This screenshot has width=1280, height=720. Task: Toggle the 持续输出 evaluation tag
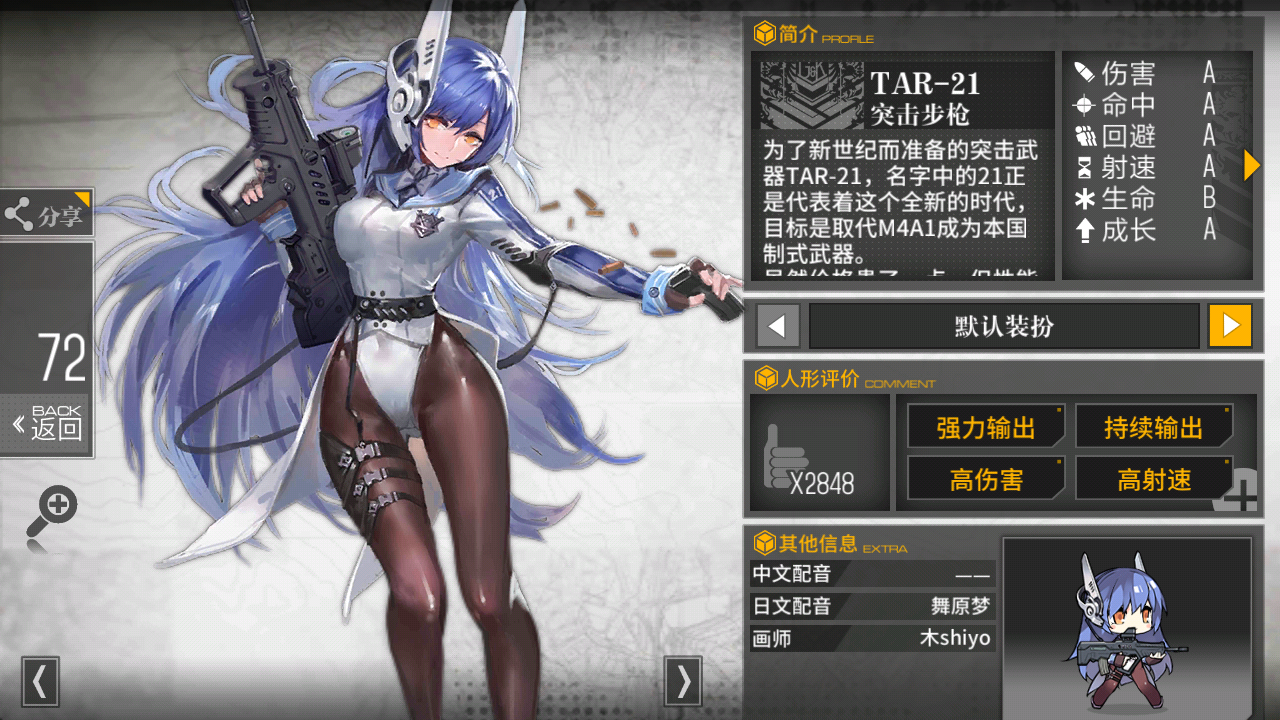(x=1154, y=425)
